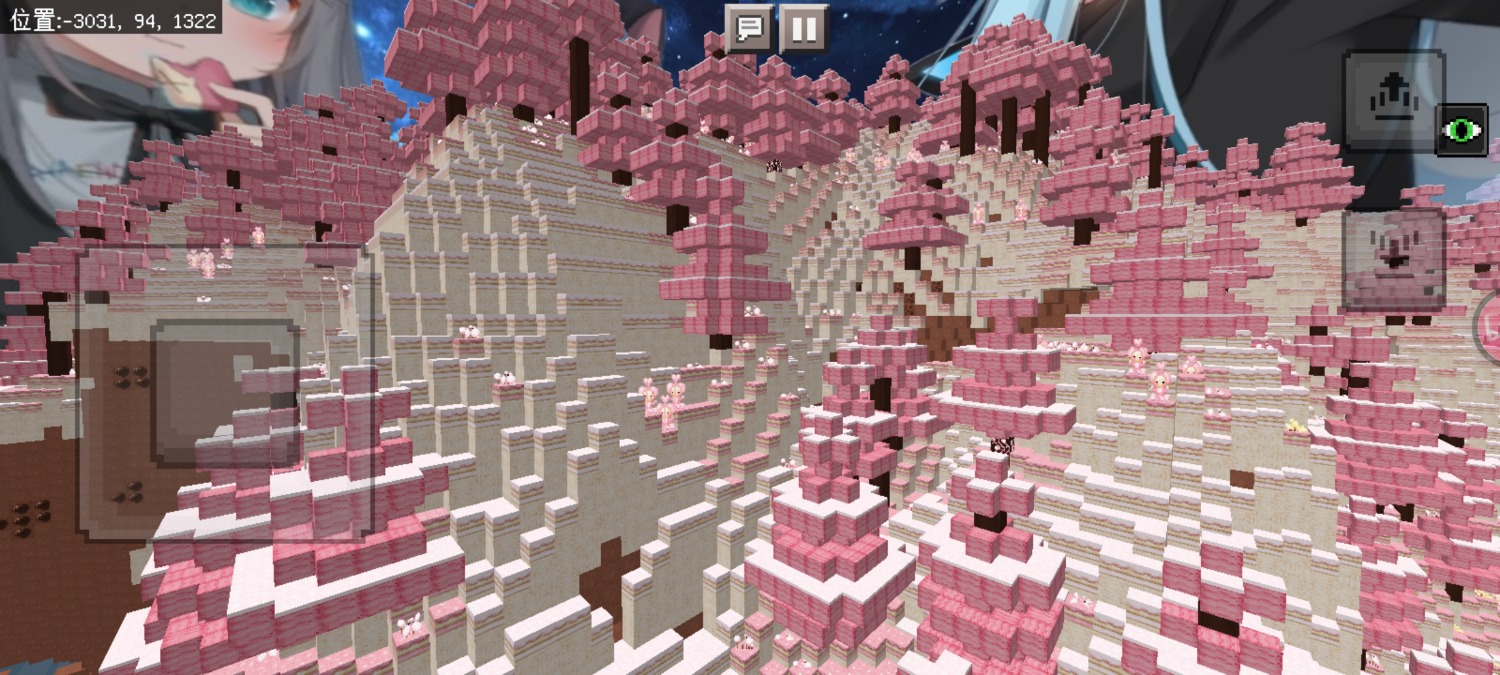Tap the up-arrow jump button
Image resolution: width=1500 pixels, height=675 pixels.
pyautogui.click(x=1392, y=101)
